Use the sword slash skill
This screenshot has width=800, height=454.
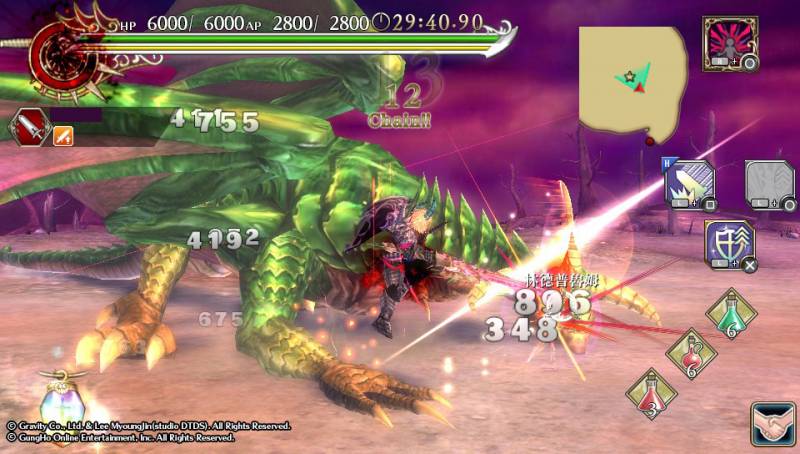pos(690,185)
